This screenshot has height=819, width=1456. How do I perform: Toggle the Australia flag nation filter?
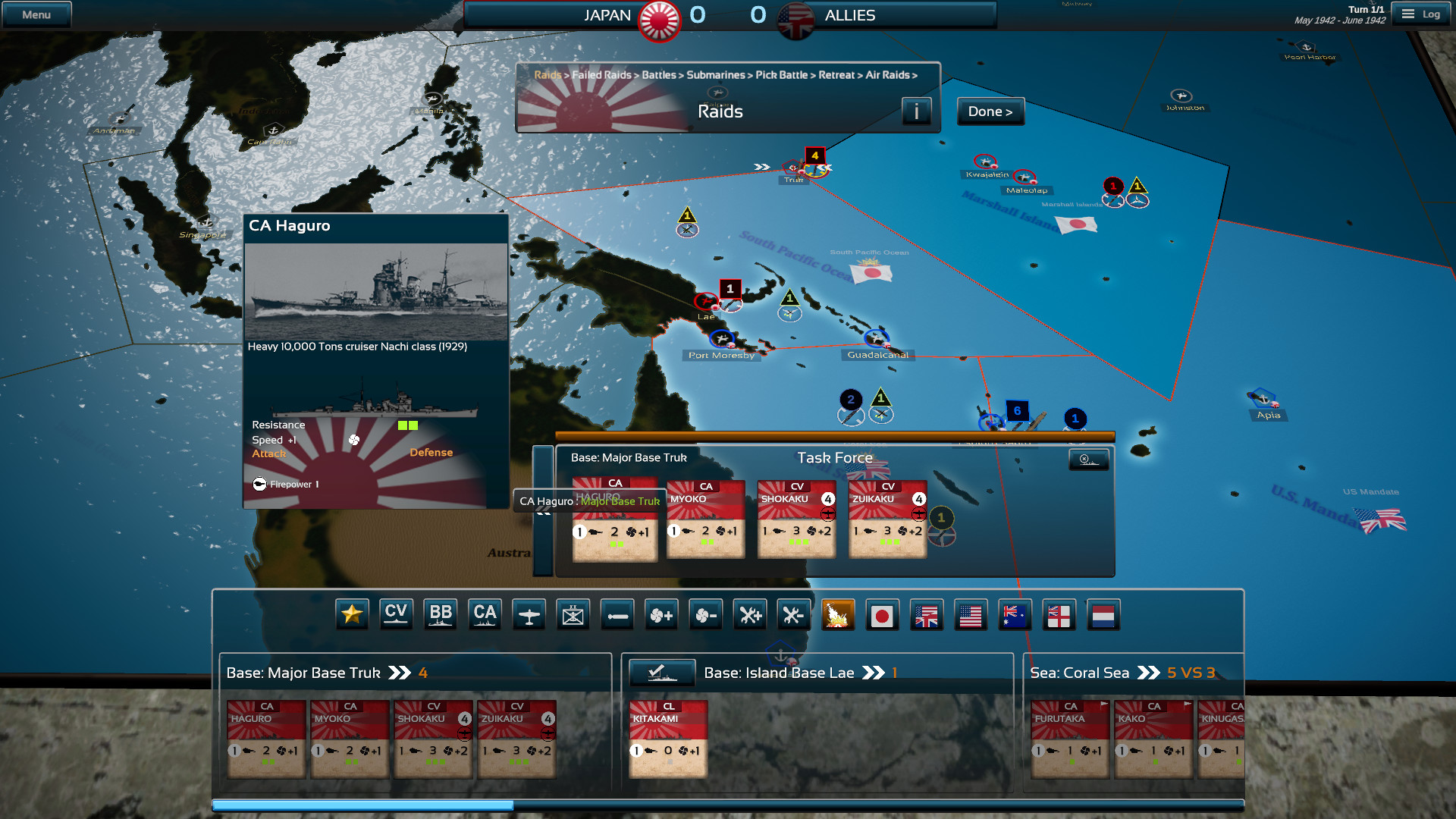coord(1015,615)
